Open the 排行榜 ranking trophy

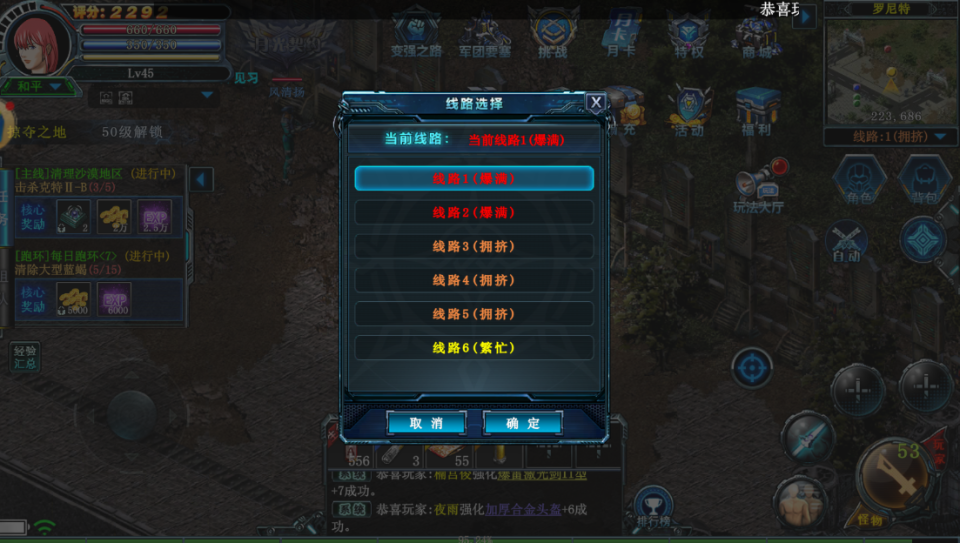click(x=653, y=507)
